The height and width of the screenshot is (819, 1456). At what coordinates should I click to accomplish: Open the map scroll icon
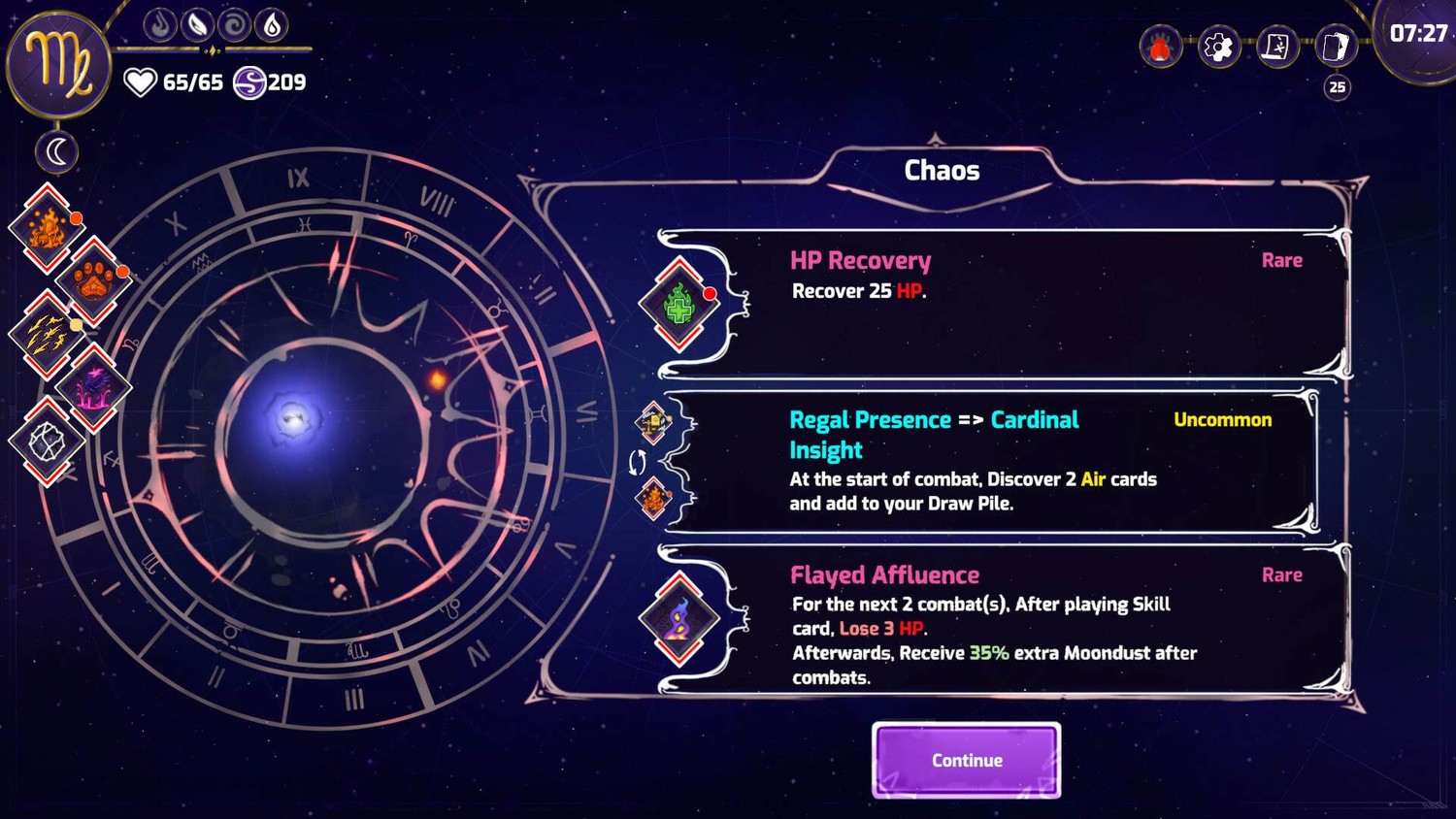pyautogui.click(x=1276, y=47)
